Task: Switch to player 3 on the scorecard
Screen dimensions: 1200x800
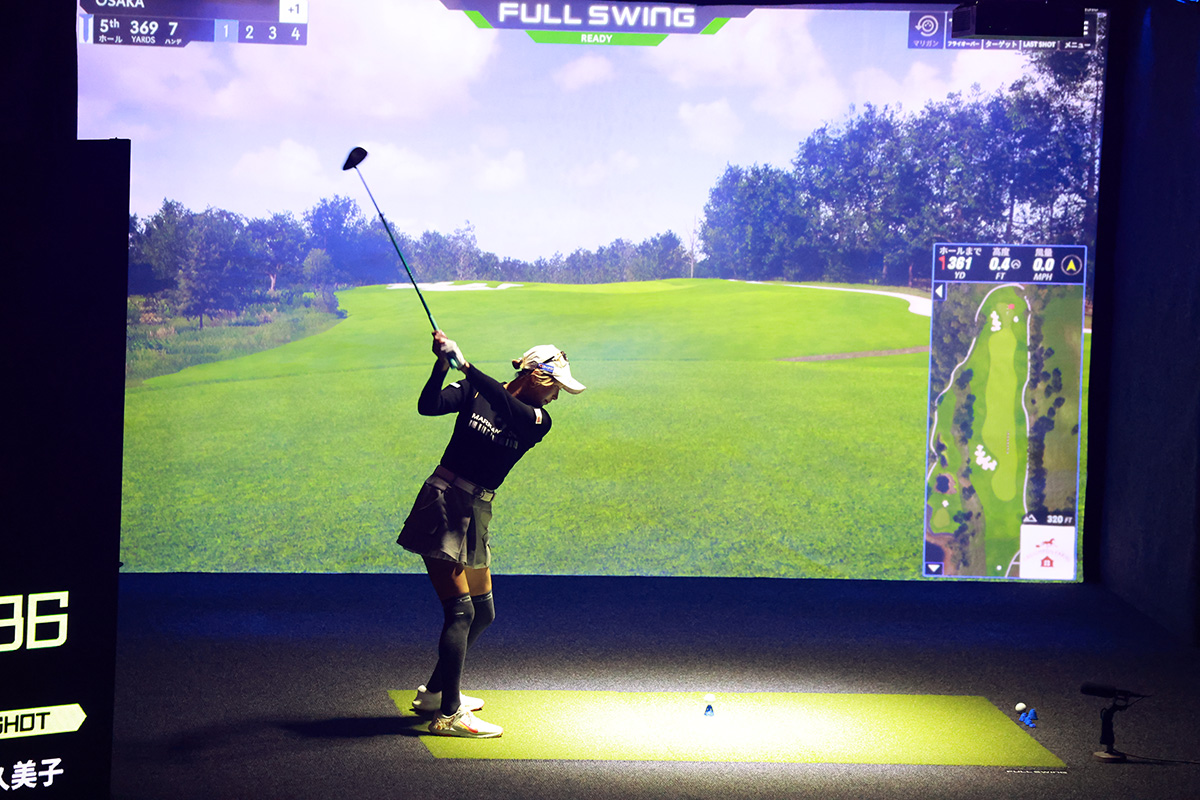Action: pos(272,32)
